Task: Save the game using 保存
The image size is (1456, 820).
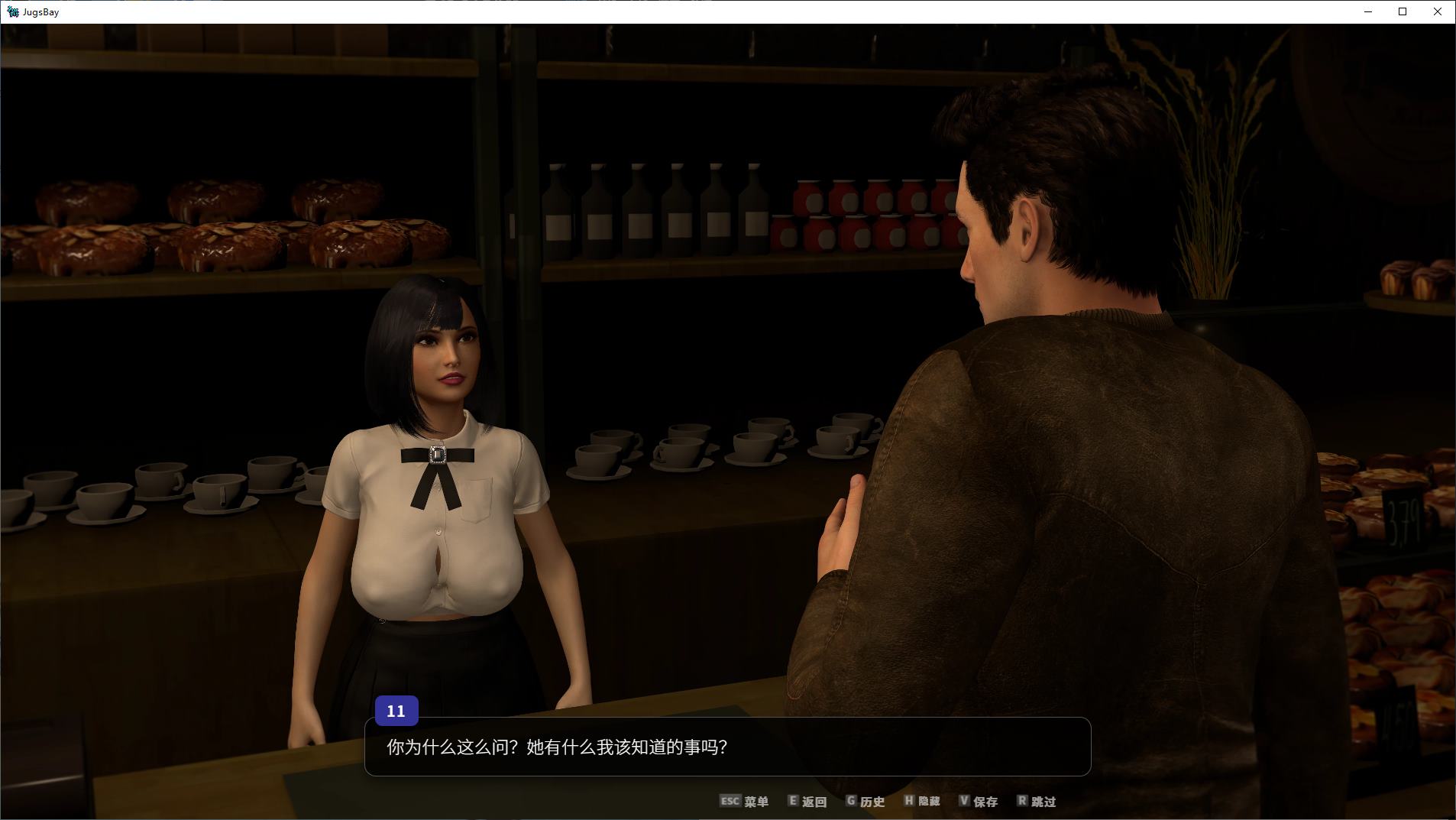Action: pyautogui.click(x=985, y=802)
